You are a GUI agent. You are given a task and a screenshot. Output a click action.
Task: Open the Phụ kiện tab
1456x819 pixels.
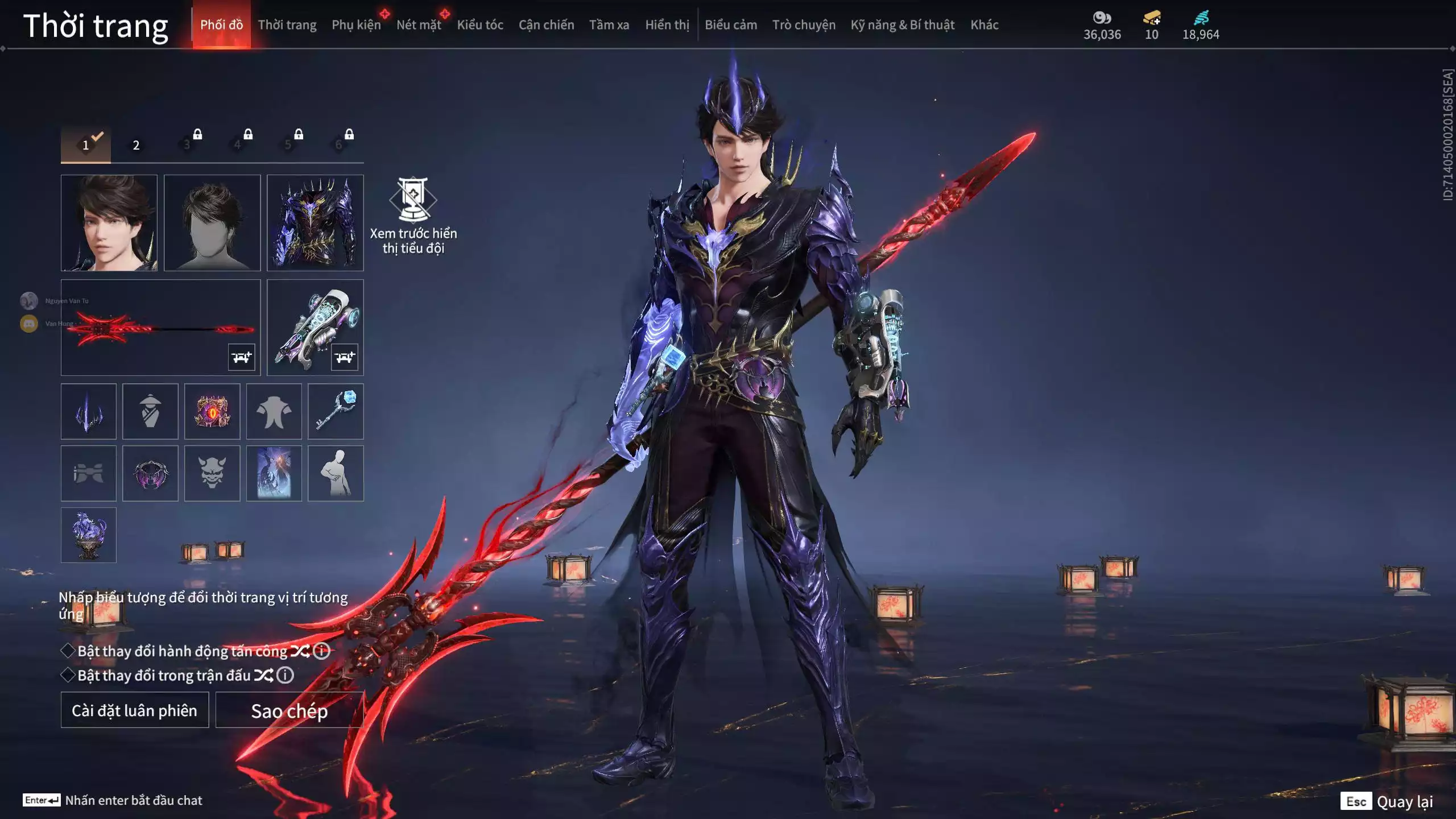[x=356, y=25]
